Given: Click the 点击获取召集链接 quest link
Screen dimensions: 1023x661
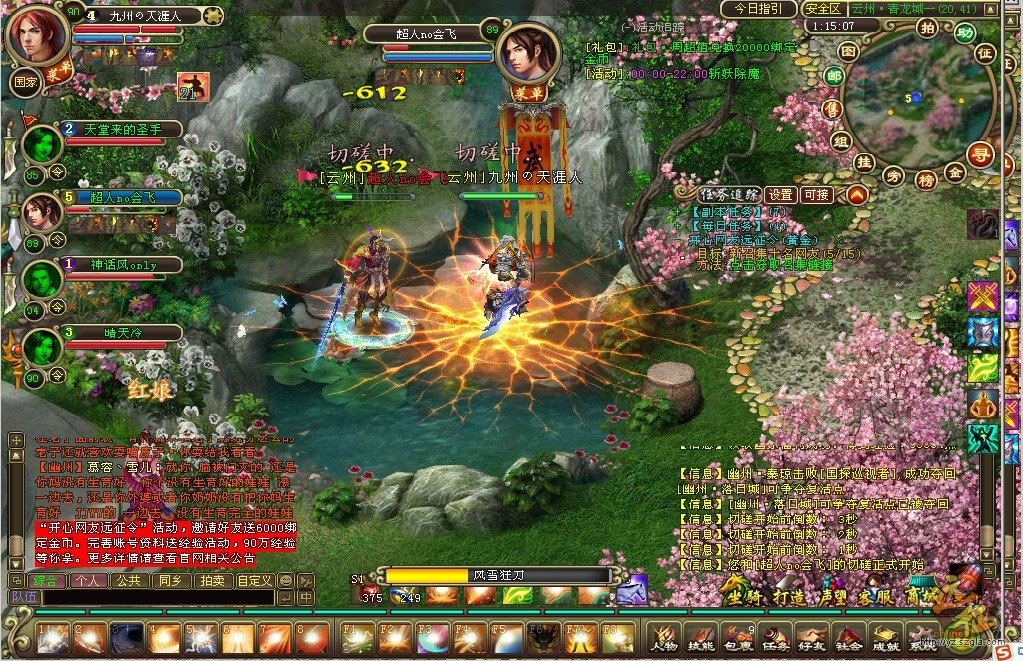Looking at the screenshot, I should click(779, 266).
